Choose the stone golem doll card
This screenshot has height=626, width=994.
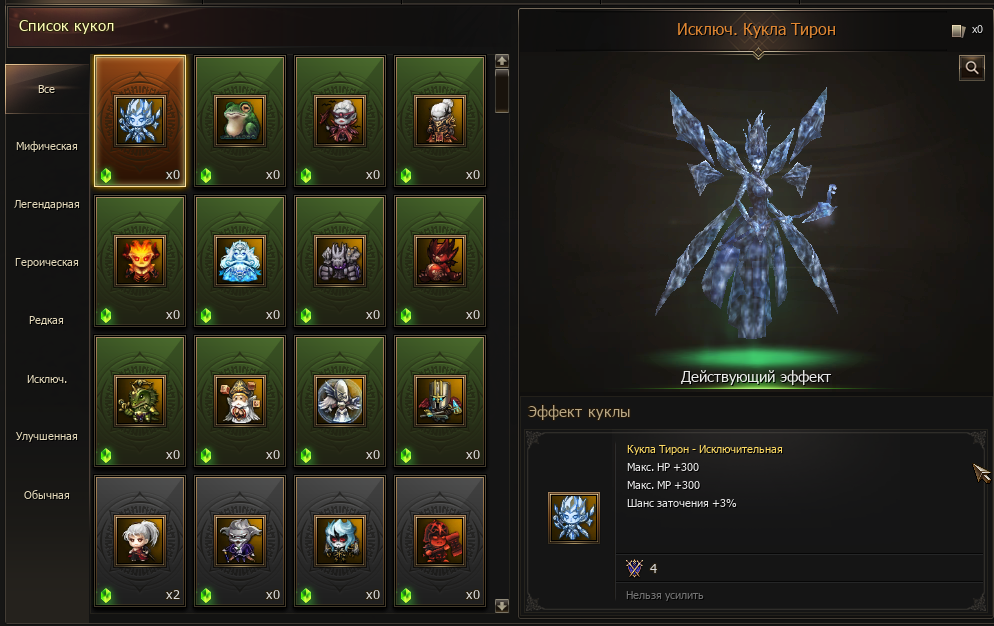click(x=340, y=261)
